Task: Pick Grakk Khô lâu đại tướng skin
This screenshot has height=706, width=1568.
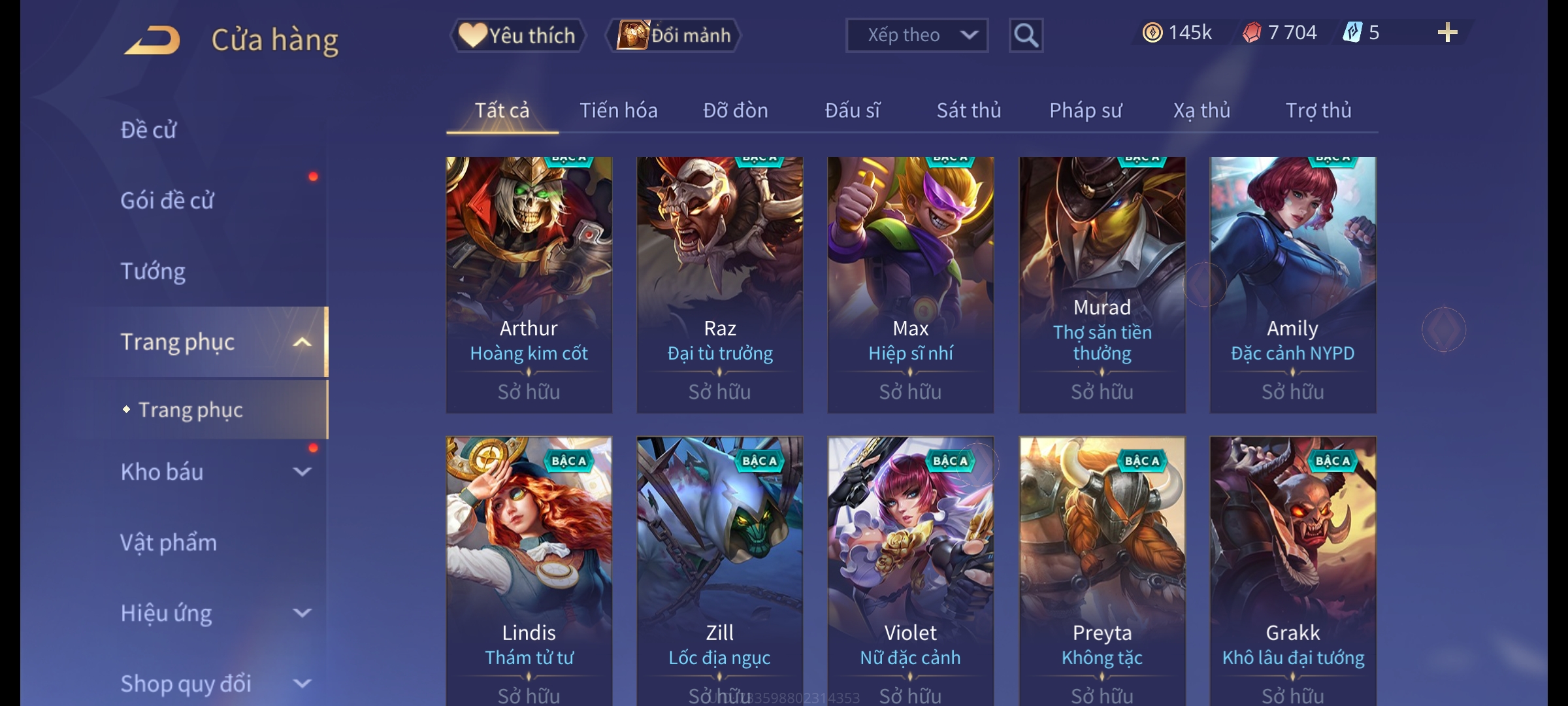Action: (1292, 569)
